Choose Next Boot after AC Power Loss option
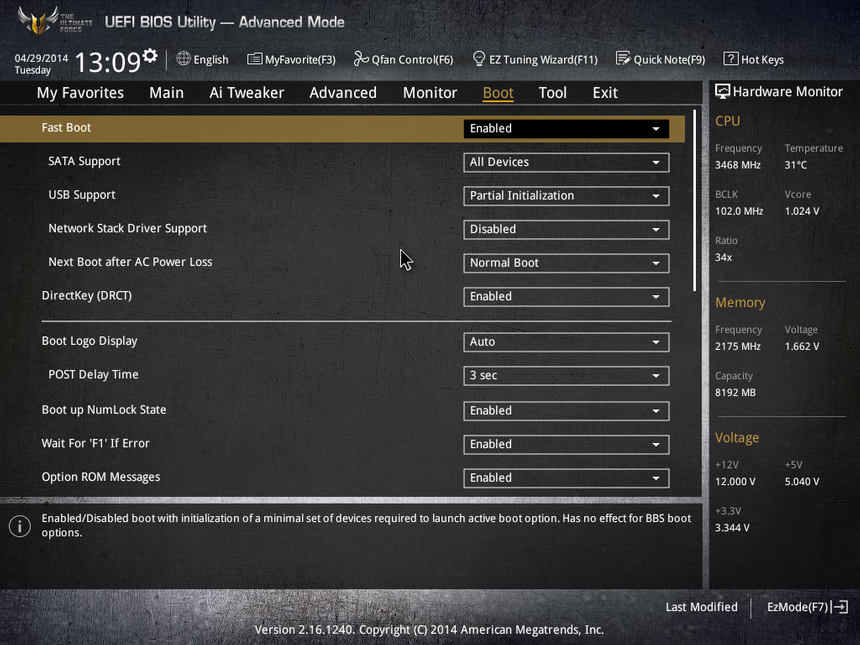Viewport: 860px width, 645px height. pyautogui.click(x=566, y=263)
